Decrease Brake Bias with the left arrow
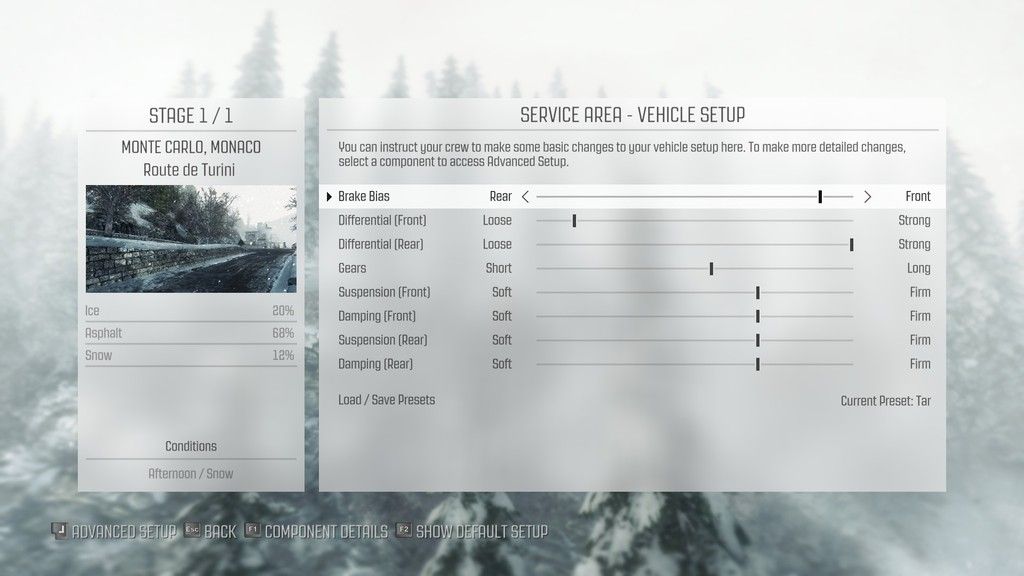The width and height of the screenshot is (1024, 576). click(526, 197)
